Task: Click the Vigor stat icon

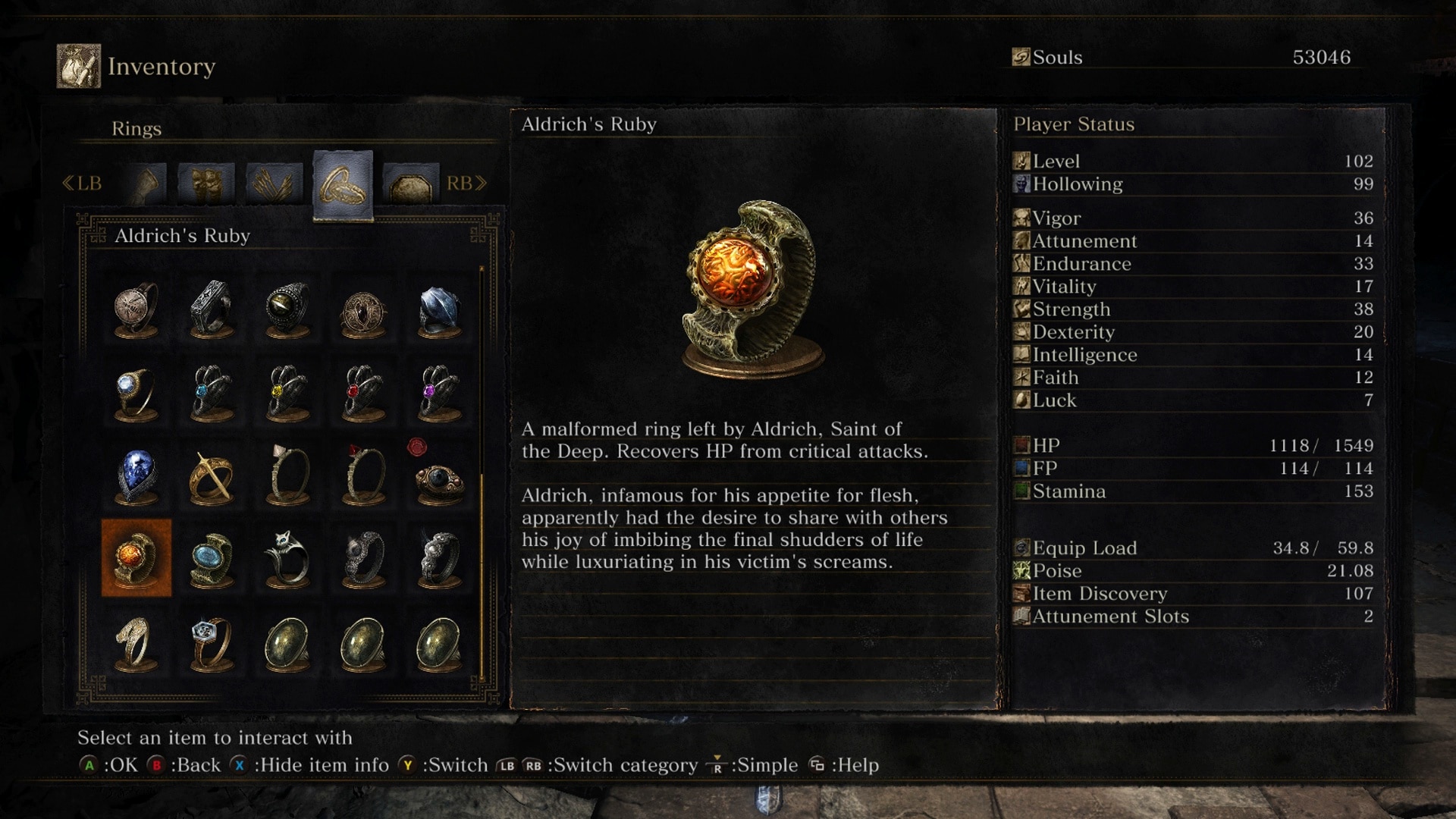Action: pyautogui.click(x=1021, y=218)
